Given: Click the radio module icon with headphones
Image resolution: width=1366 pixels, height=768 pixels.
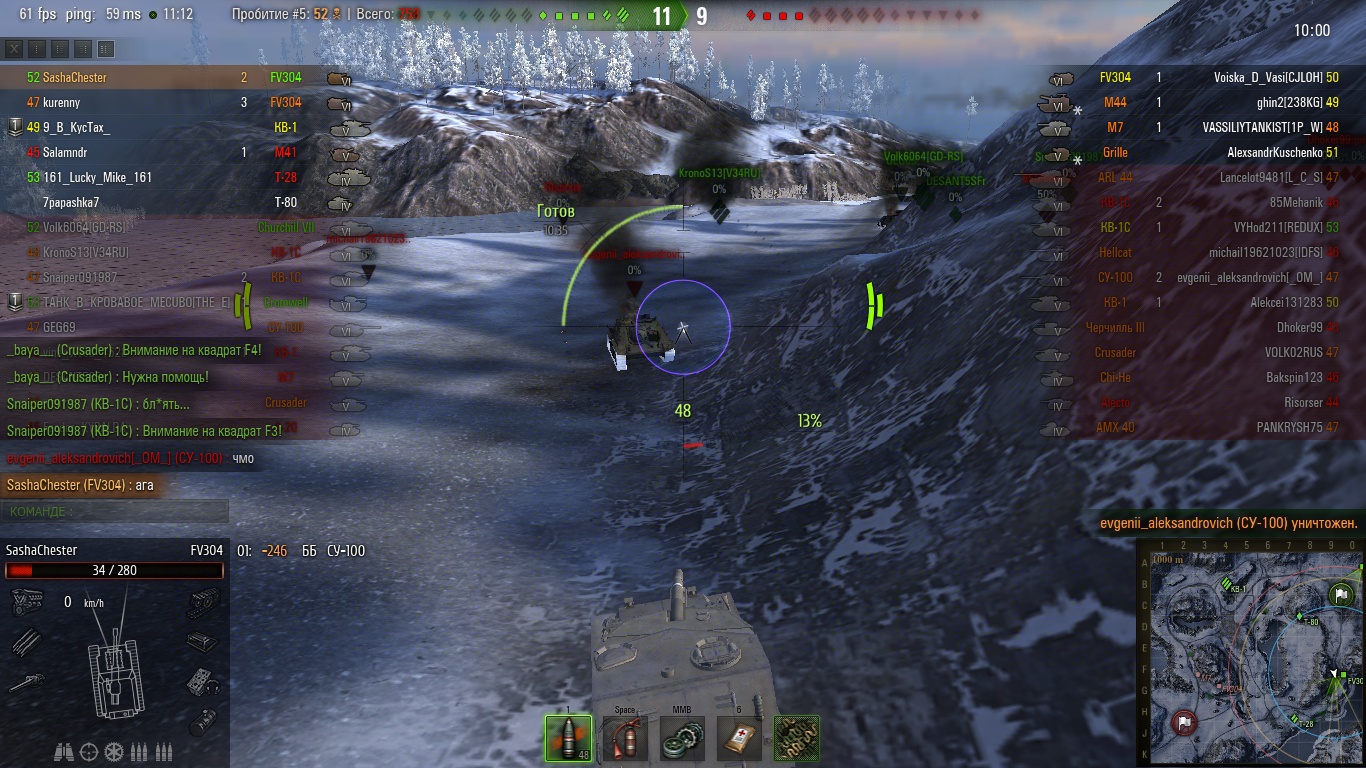Looking at the screenshot, I should [x=203, y=682].
